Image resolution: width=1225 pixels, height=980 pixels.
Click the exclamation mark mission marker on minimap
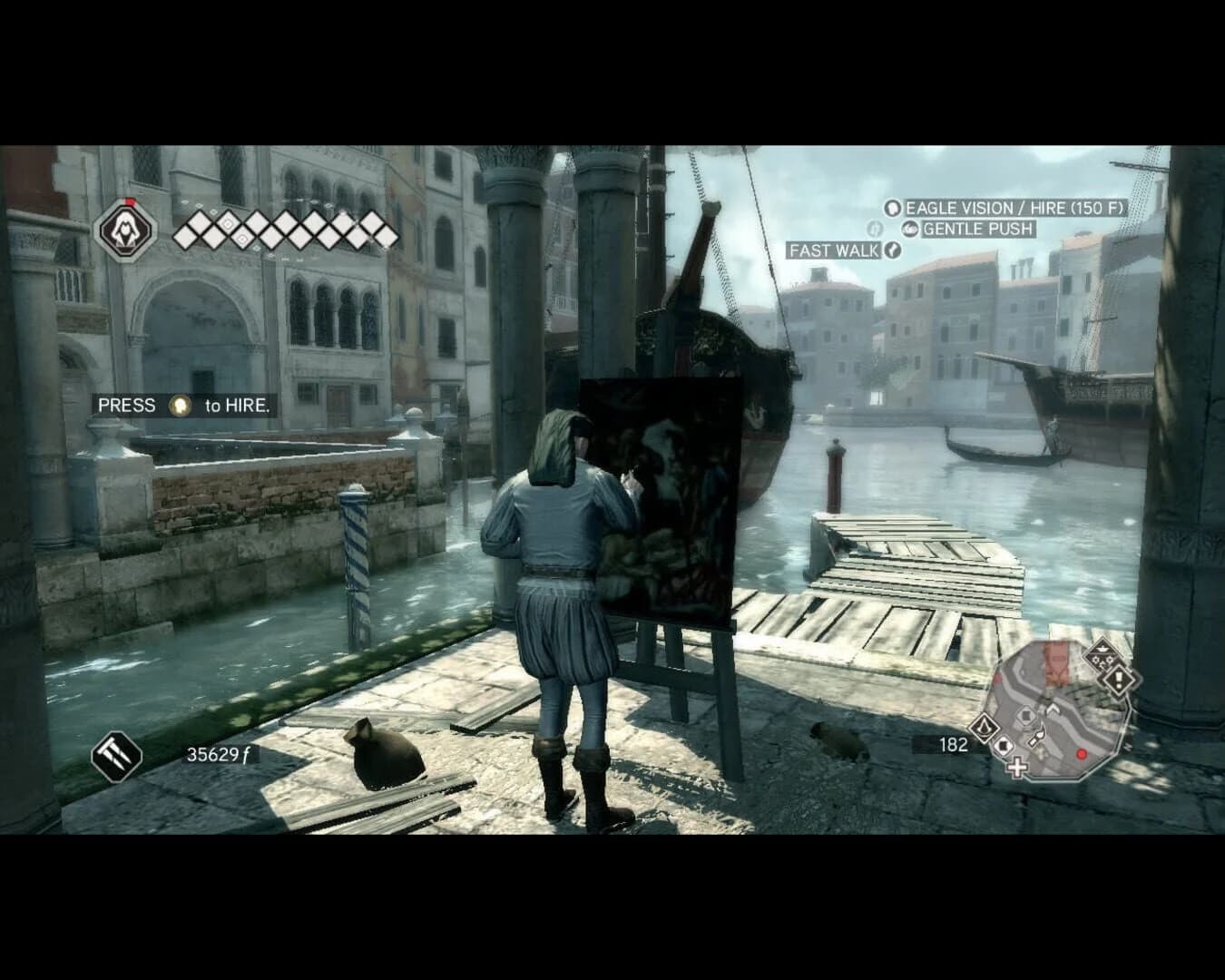coord(1118,679)
